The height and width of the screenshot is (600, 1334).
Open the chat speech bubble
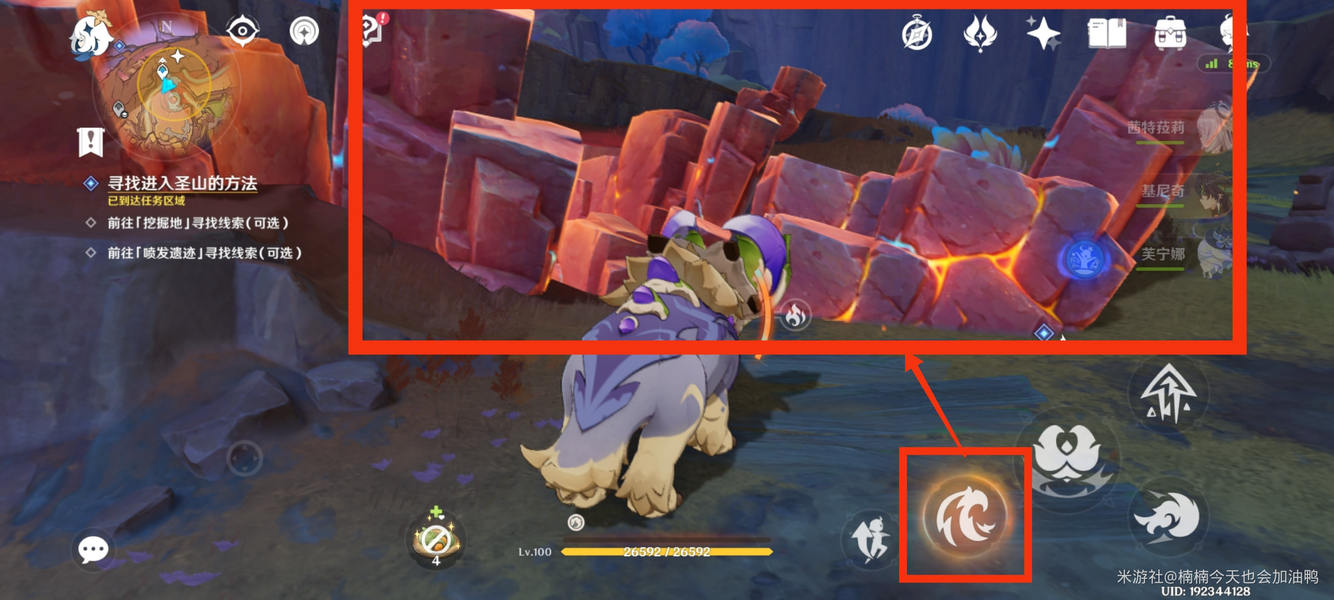click(x=93, y=548)
